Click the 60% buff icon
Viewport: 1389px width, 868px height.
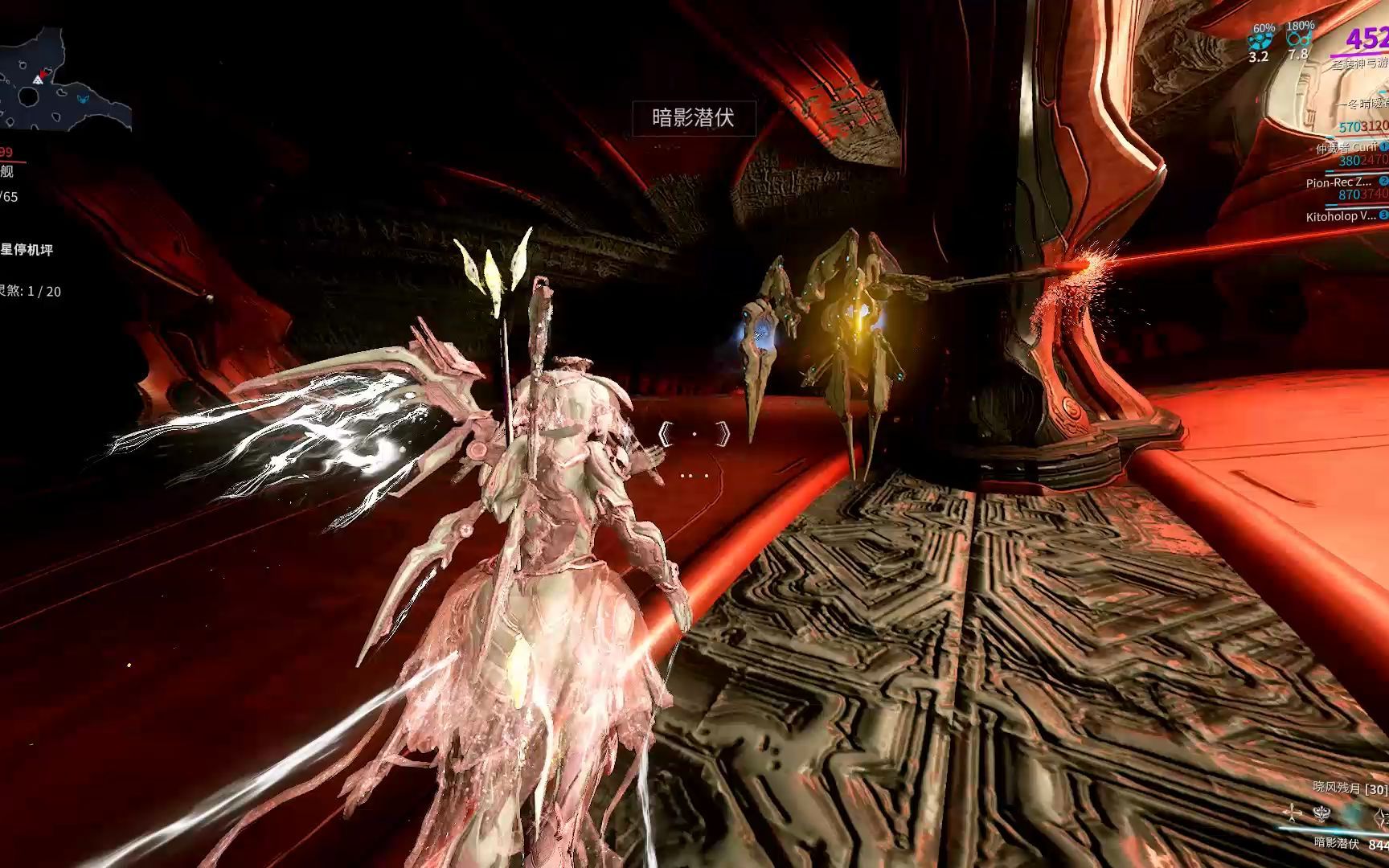(x=1262, y=38)
